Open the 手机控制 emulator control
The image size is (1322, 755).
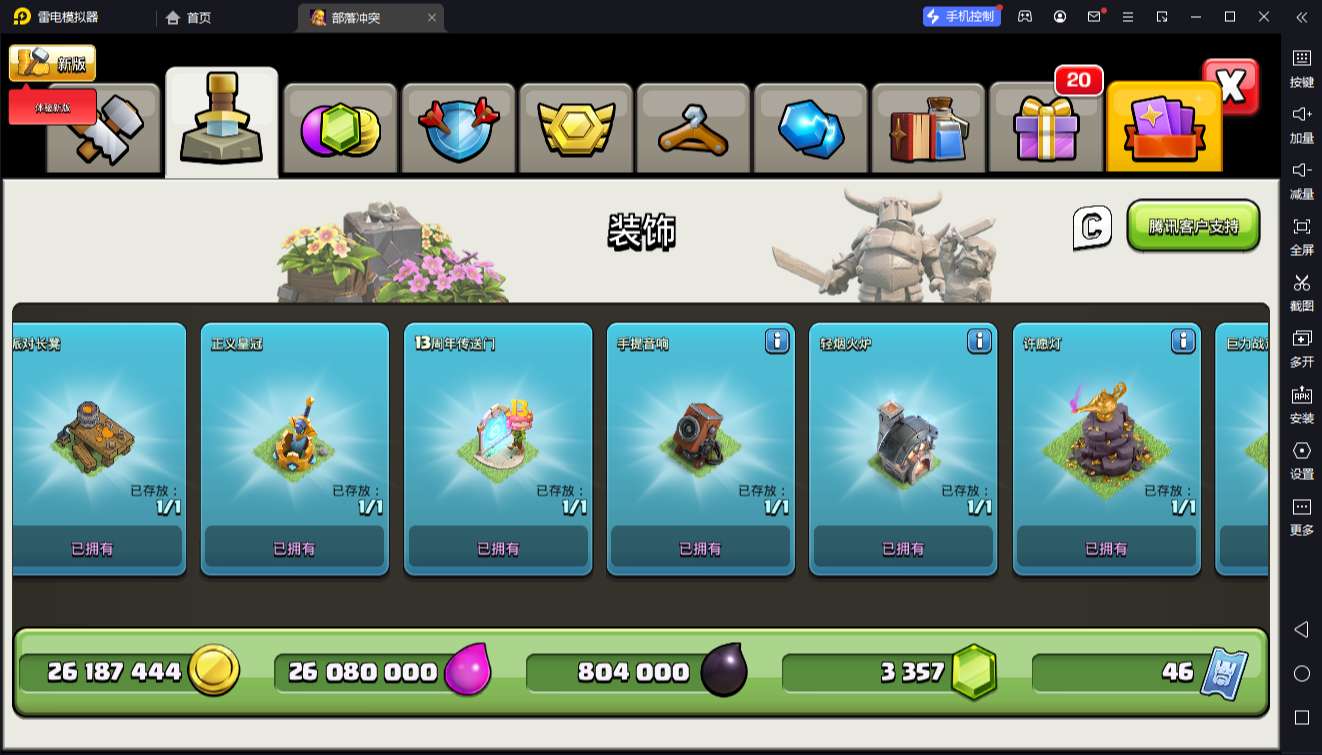(961, 17)
